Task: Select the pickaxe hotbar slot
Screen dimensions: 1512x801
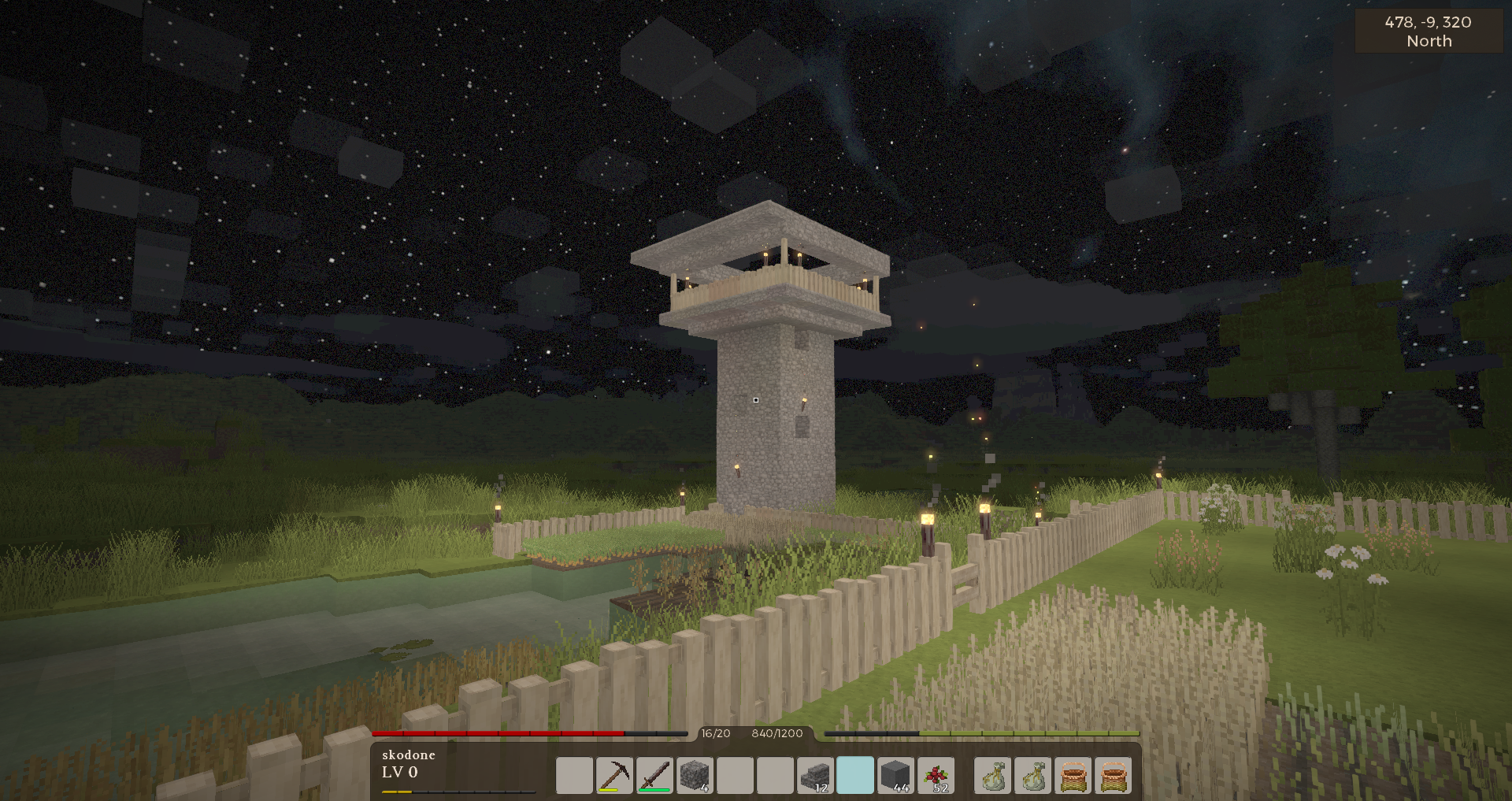Action: 614,775
